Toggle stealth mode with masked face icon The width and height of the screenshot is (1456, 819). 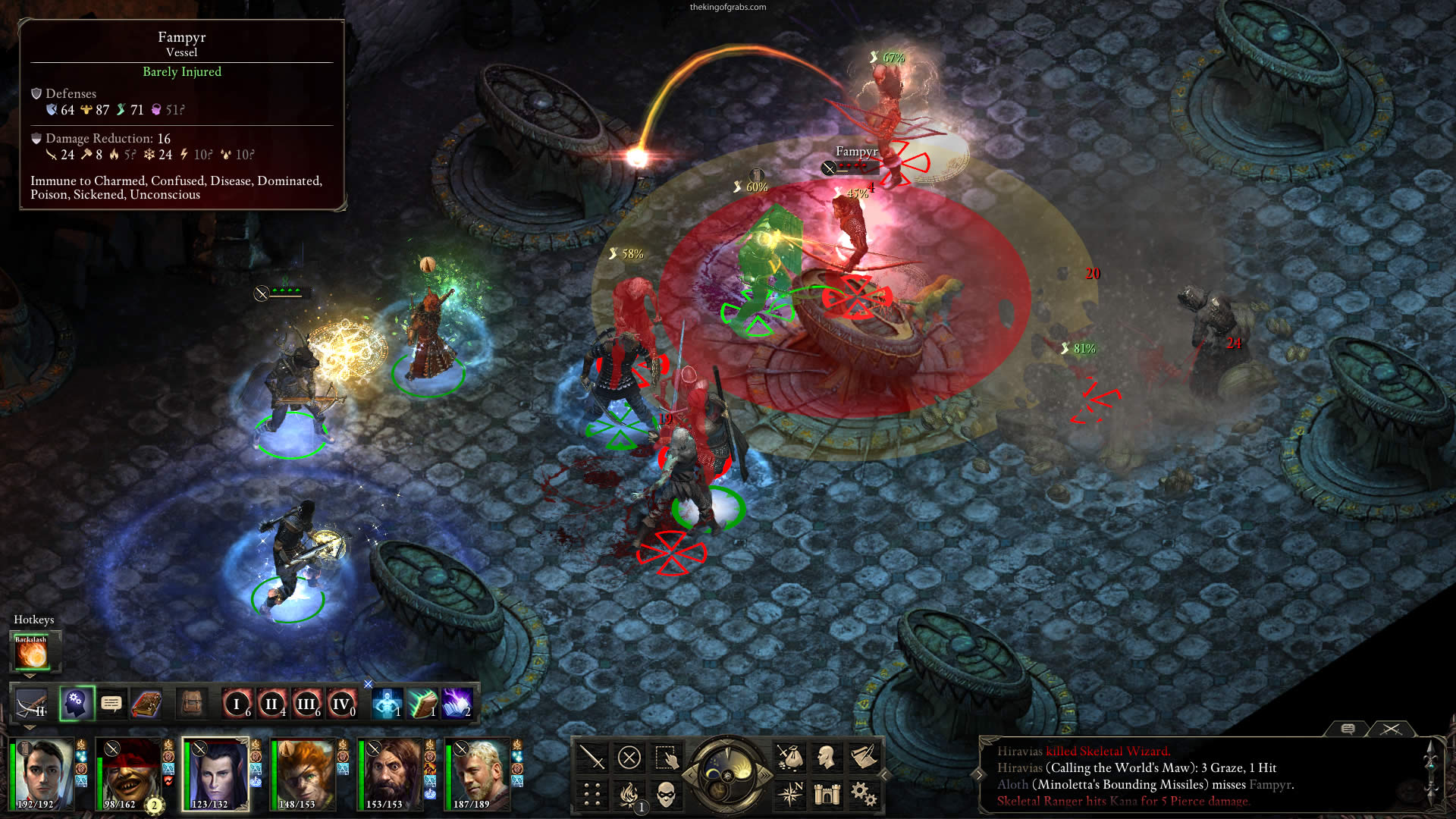665,795
